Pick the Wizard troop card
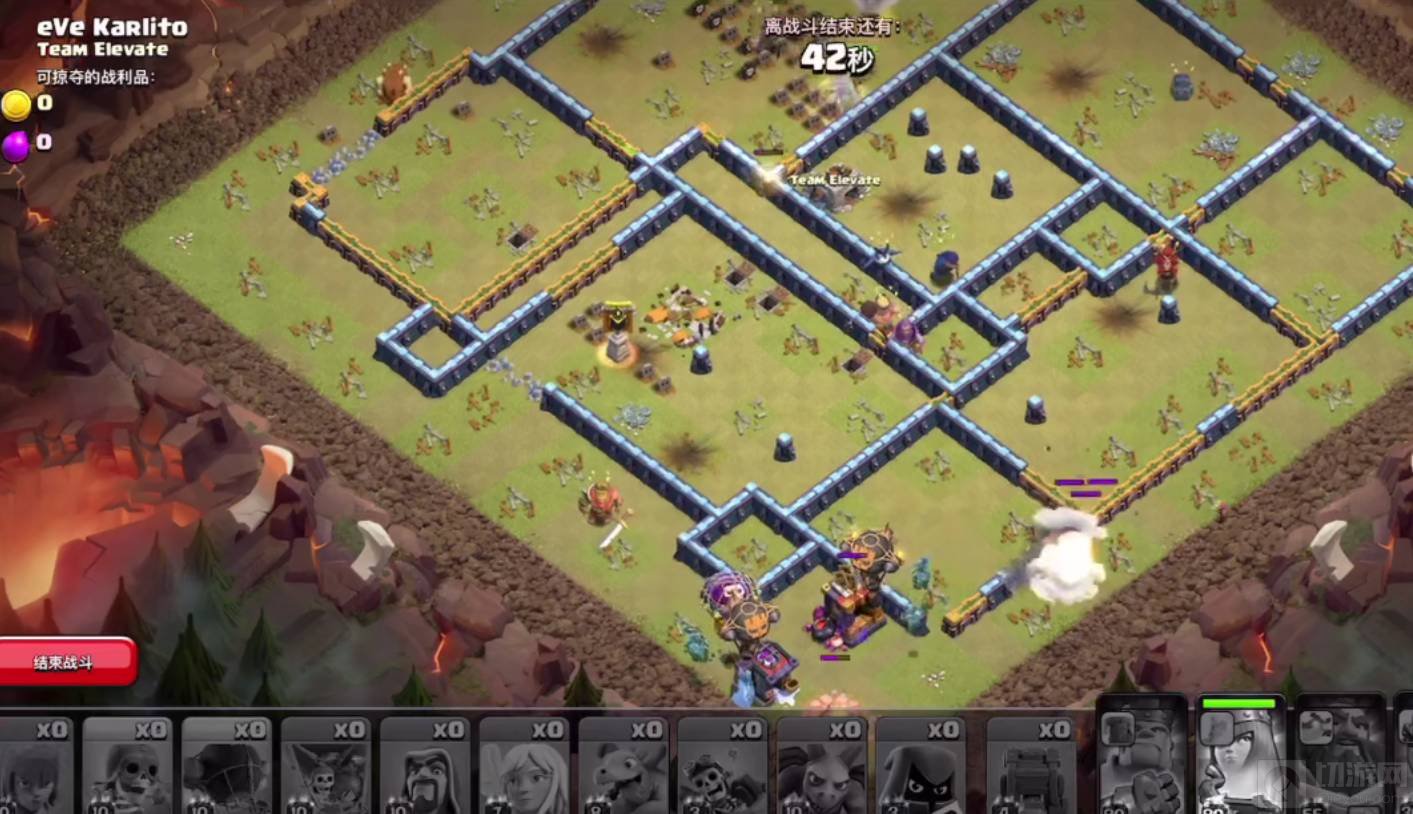The image size is (1413, 814). pyautogui.click(x=424, y=765)
